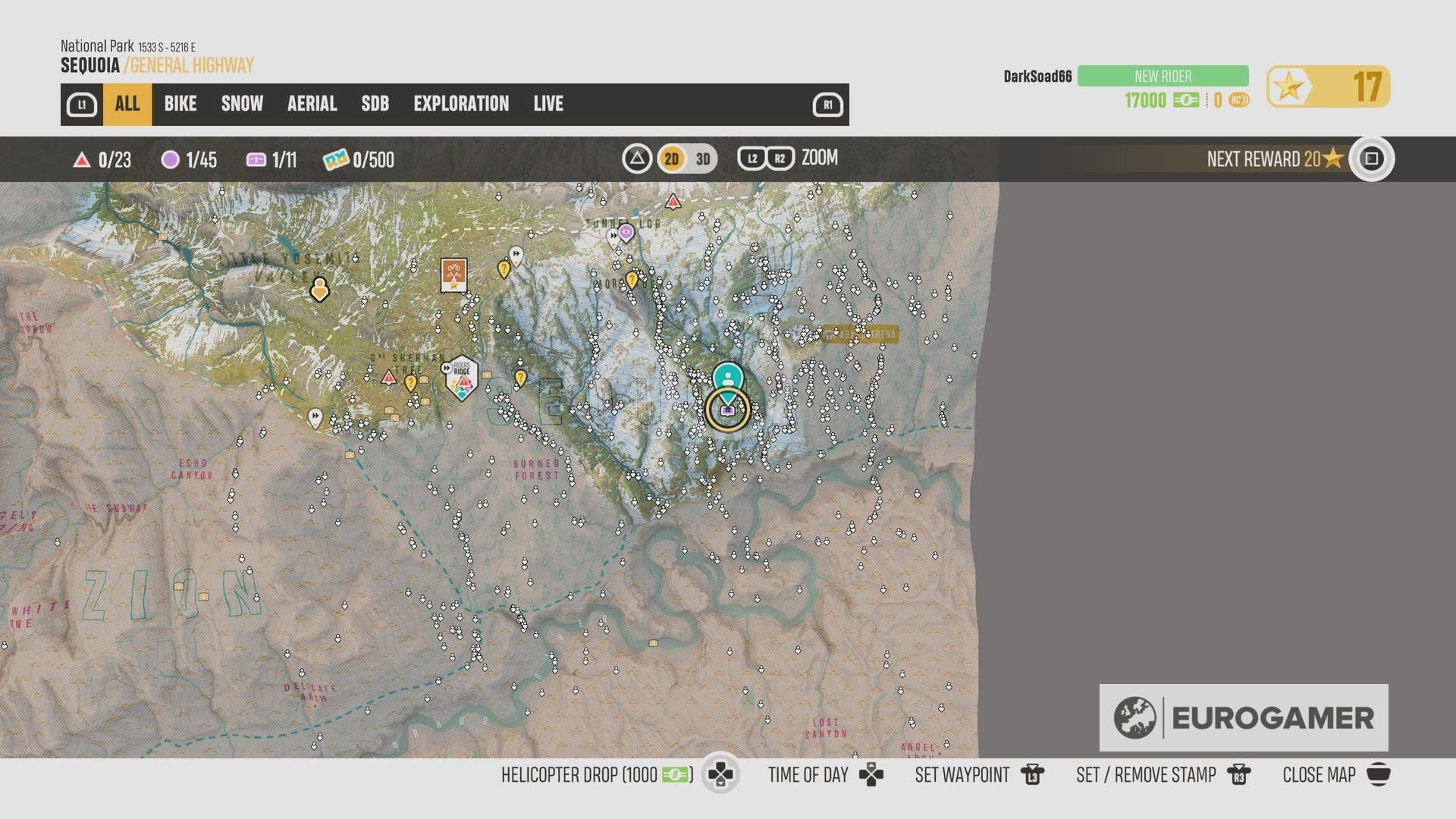Select the book event icon inside the gold circle
1456x819 pixels.
[x=726, y=409]
